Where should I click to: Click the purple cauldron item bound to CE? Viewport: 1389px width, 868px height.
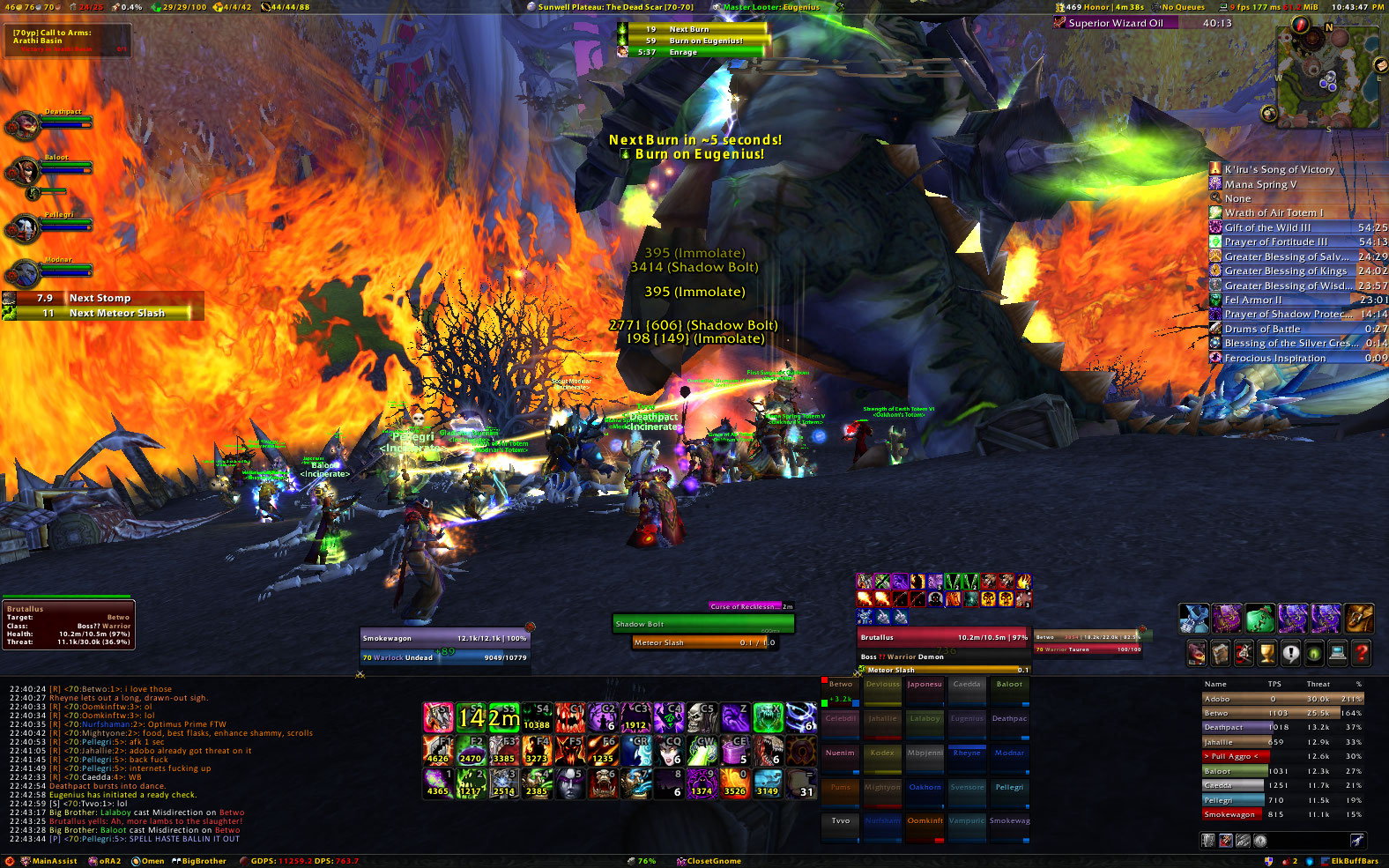click(x=735, y=751)
